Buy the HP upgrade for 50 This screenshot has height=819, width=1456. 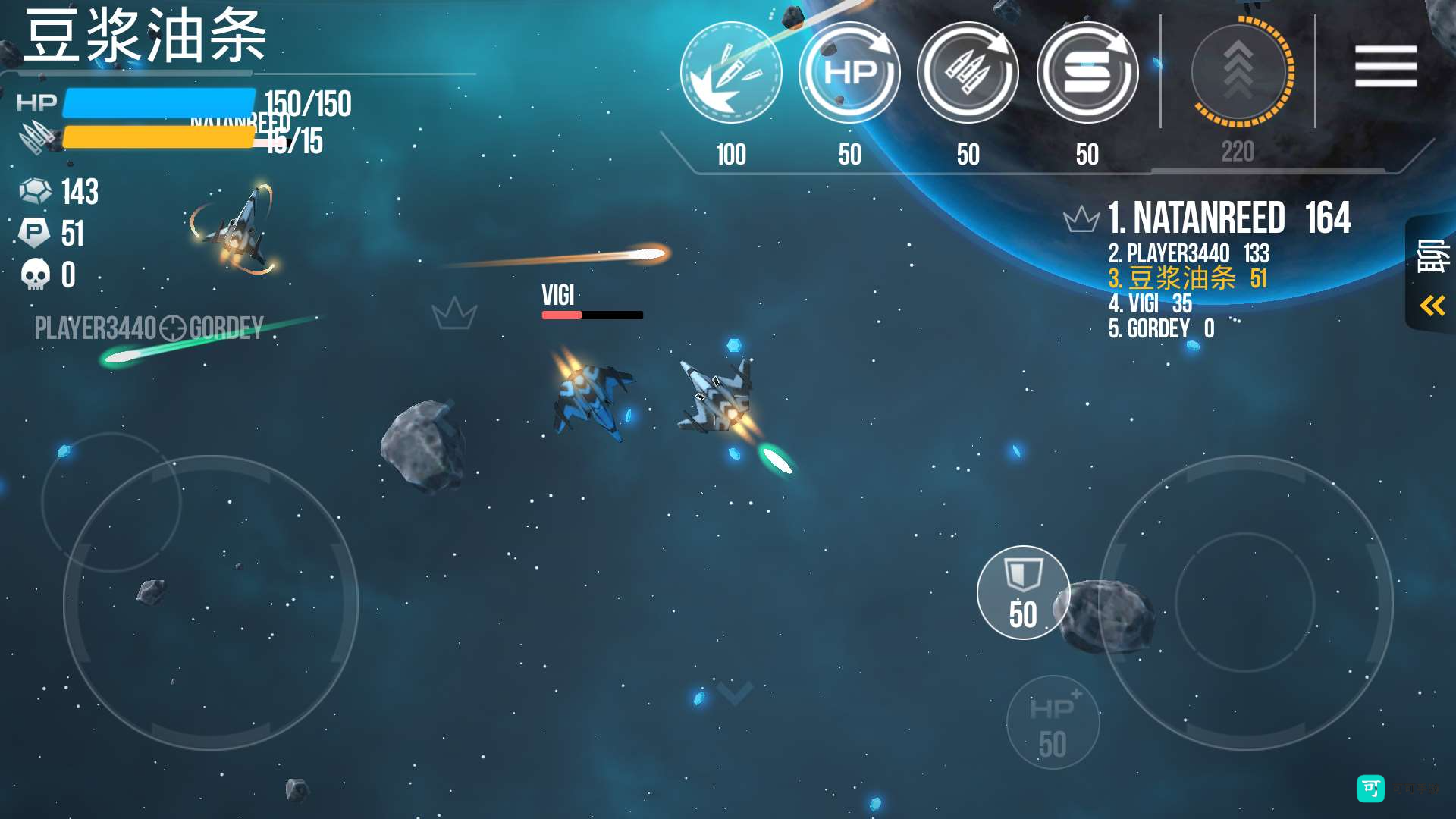click(849, 73)
